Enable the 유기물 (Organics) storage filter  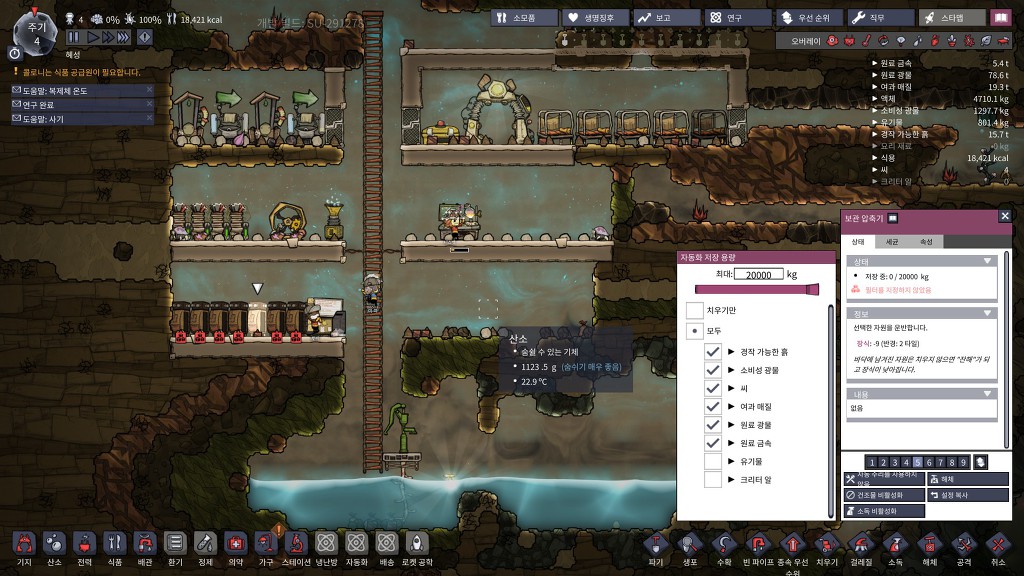pyautogui.click(x=713, y=461)
